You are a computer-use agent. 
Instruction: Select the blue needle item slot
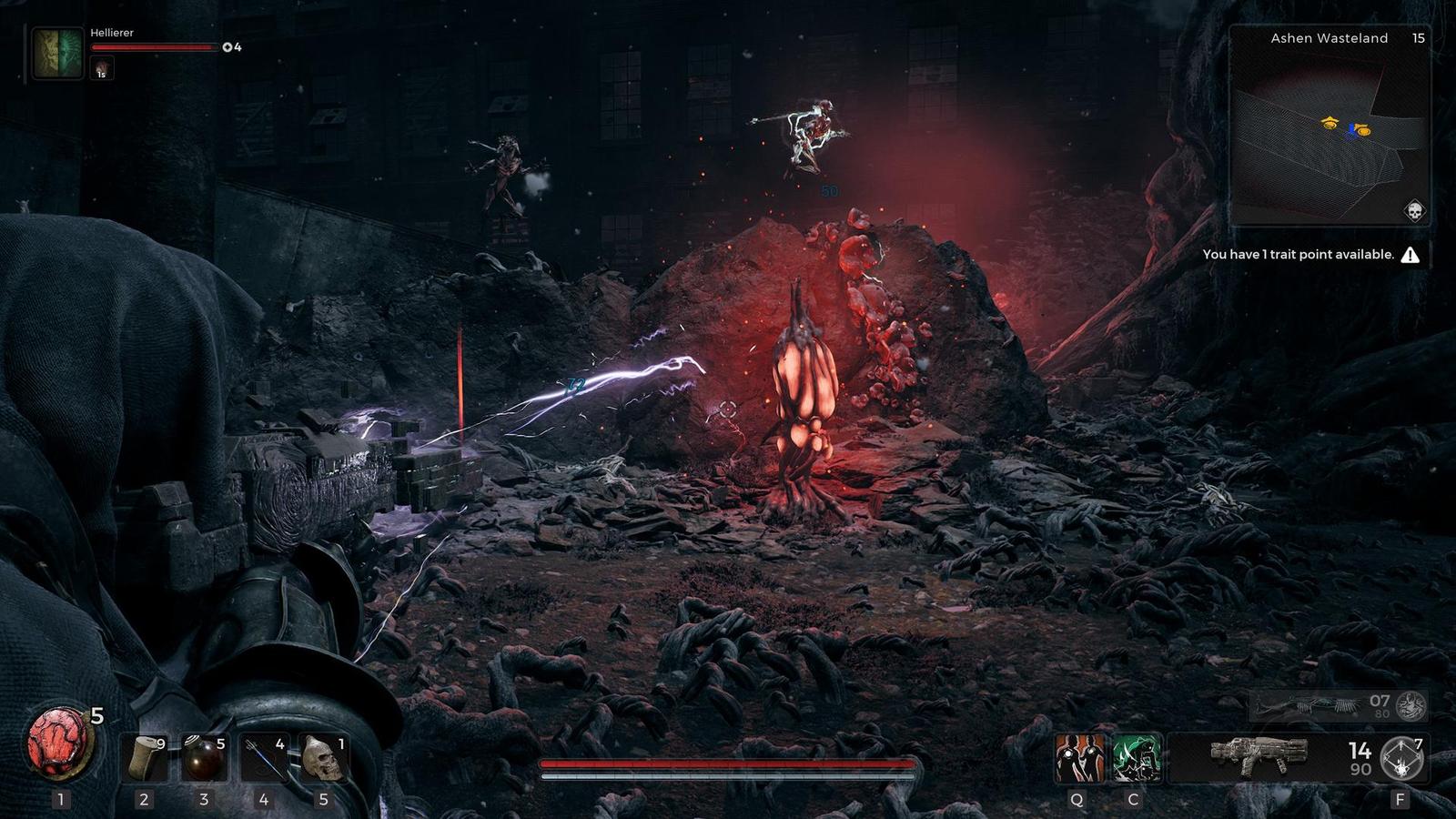(264, 758)
